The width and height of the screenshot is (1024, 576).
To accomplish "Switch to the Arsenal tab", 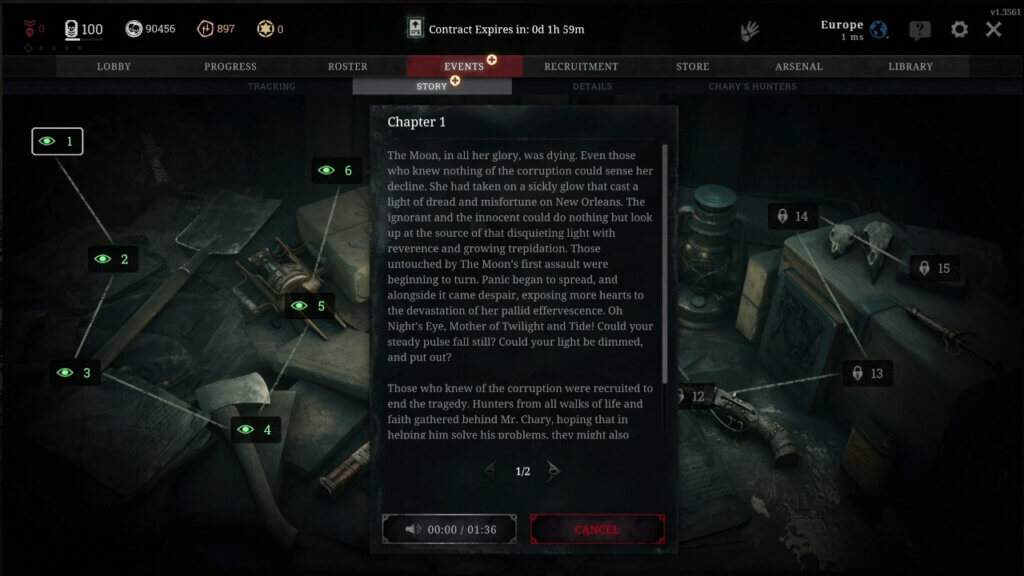I will pos(799,67).
